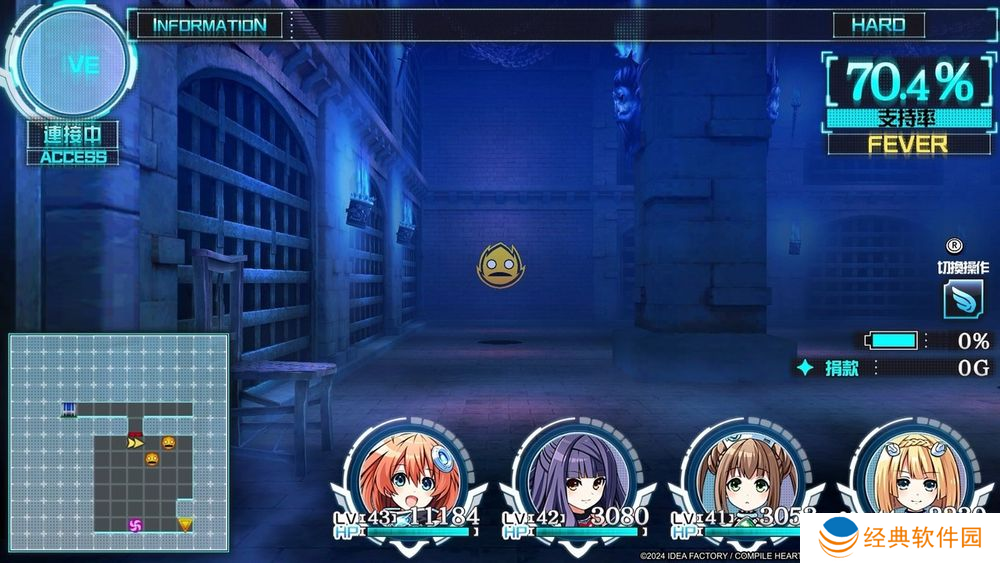Click the yellow downward triangle minimap marker
This screenshot has width=1000, height=563.
(185, 523)
